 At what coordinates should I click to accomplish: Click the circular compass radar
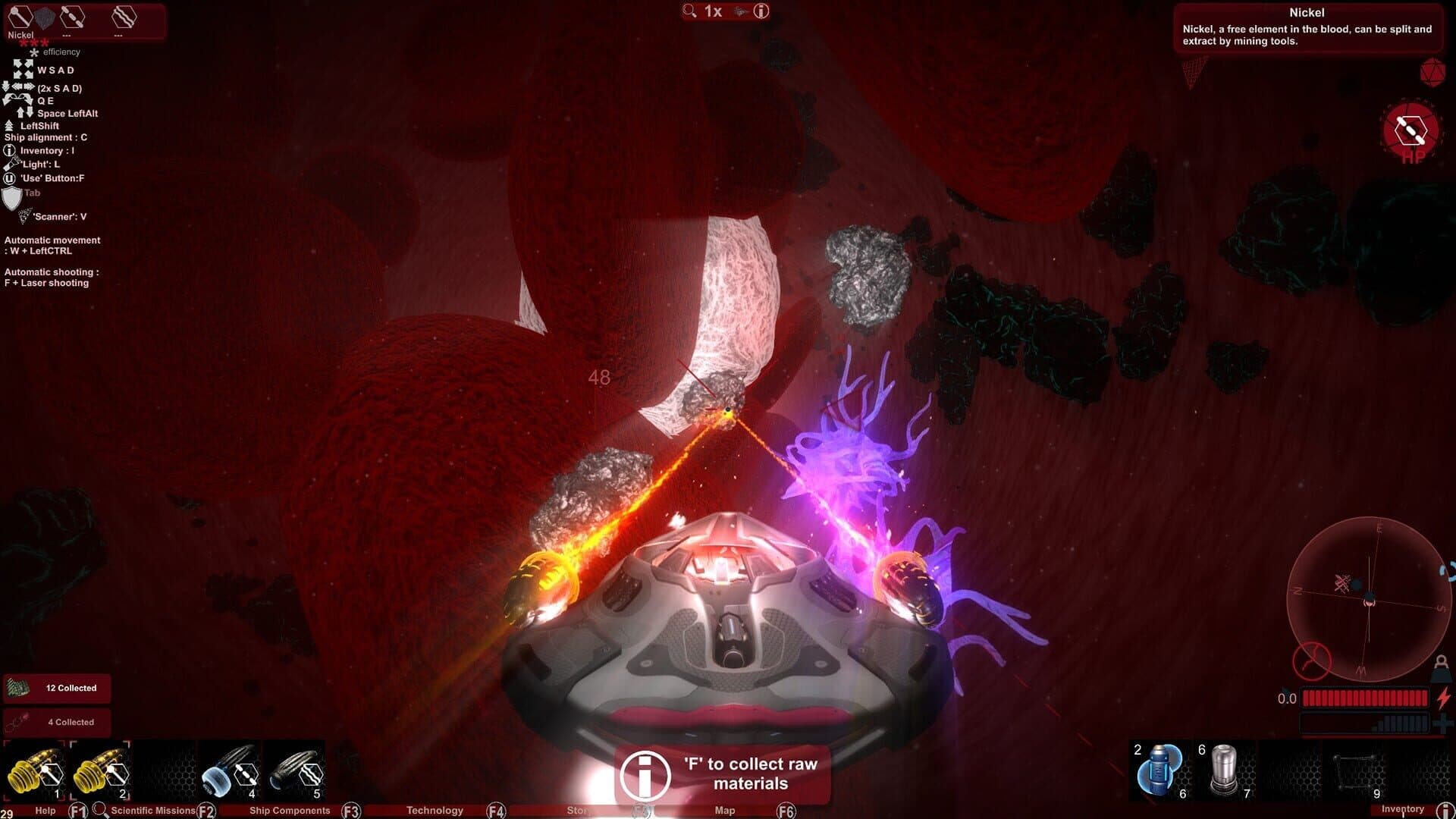[x=1369, y=599]
